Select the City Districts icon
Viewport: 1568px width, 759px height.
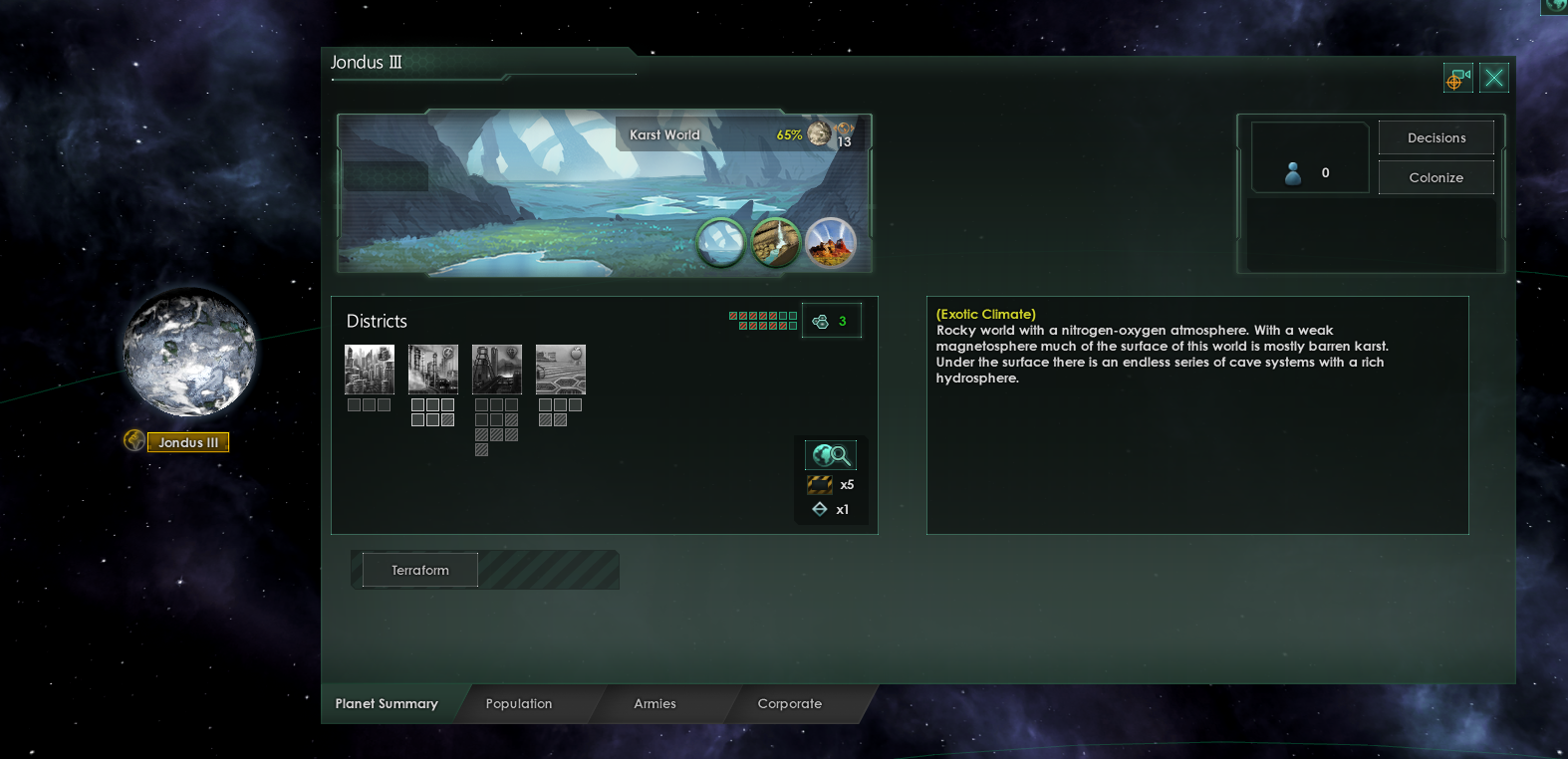click(370, 369)
